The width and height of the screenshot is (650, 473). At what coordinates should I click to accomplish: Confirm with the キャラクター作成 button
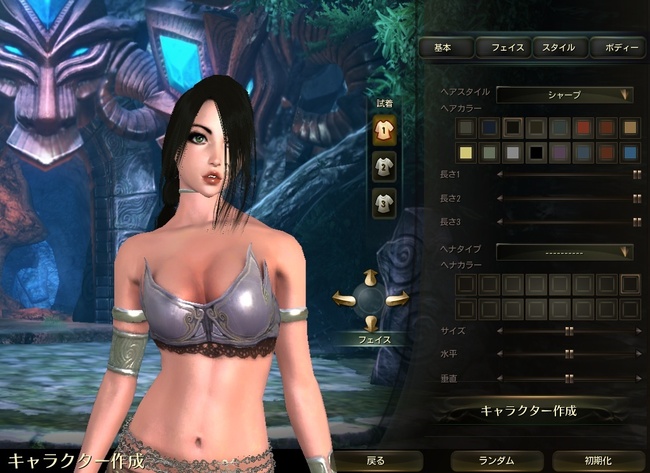[x=529, y=411]
